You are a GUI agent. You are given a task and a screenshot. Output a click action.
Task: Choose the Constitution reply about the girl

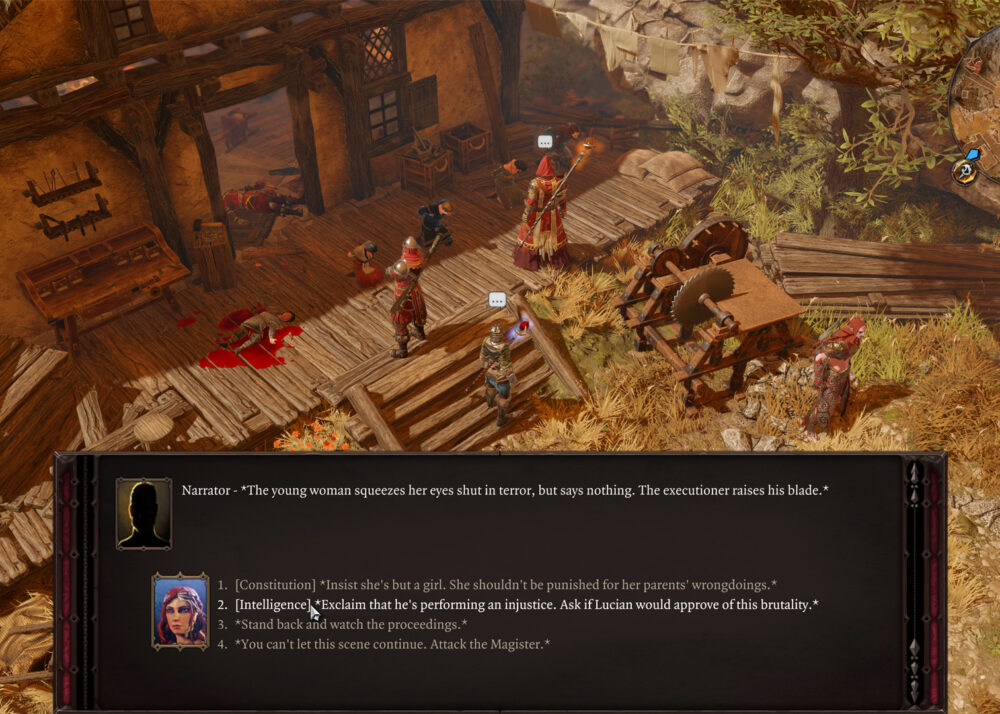coord(505,585)
